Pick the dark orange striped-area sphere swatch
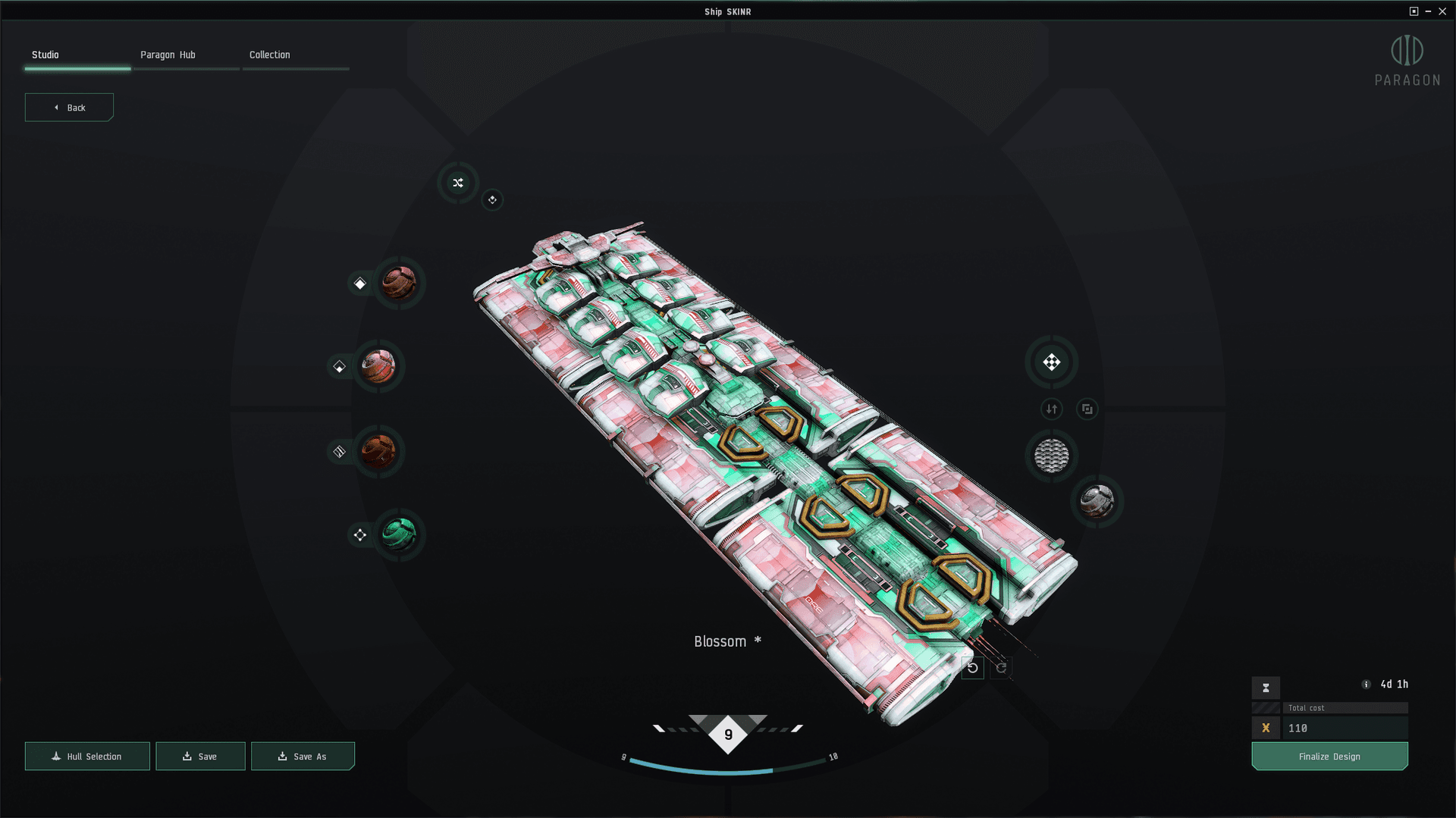 click(x=378, y=451)
